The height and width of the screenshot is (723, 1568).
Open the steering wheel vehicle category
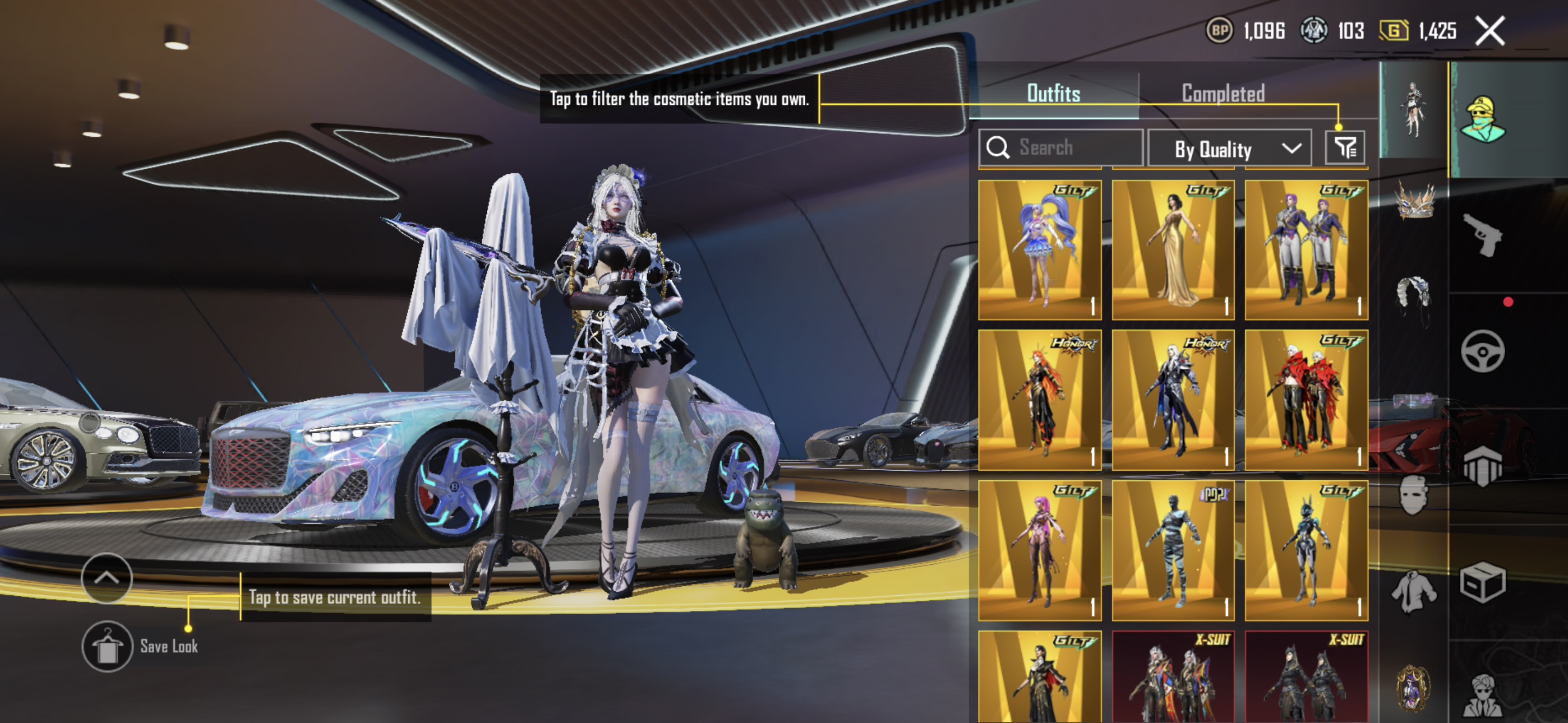point(1482,351)
